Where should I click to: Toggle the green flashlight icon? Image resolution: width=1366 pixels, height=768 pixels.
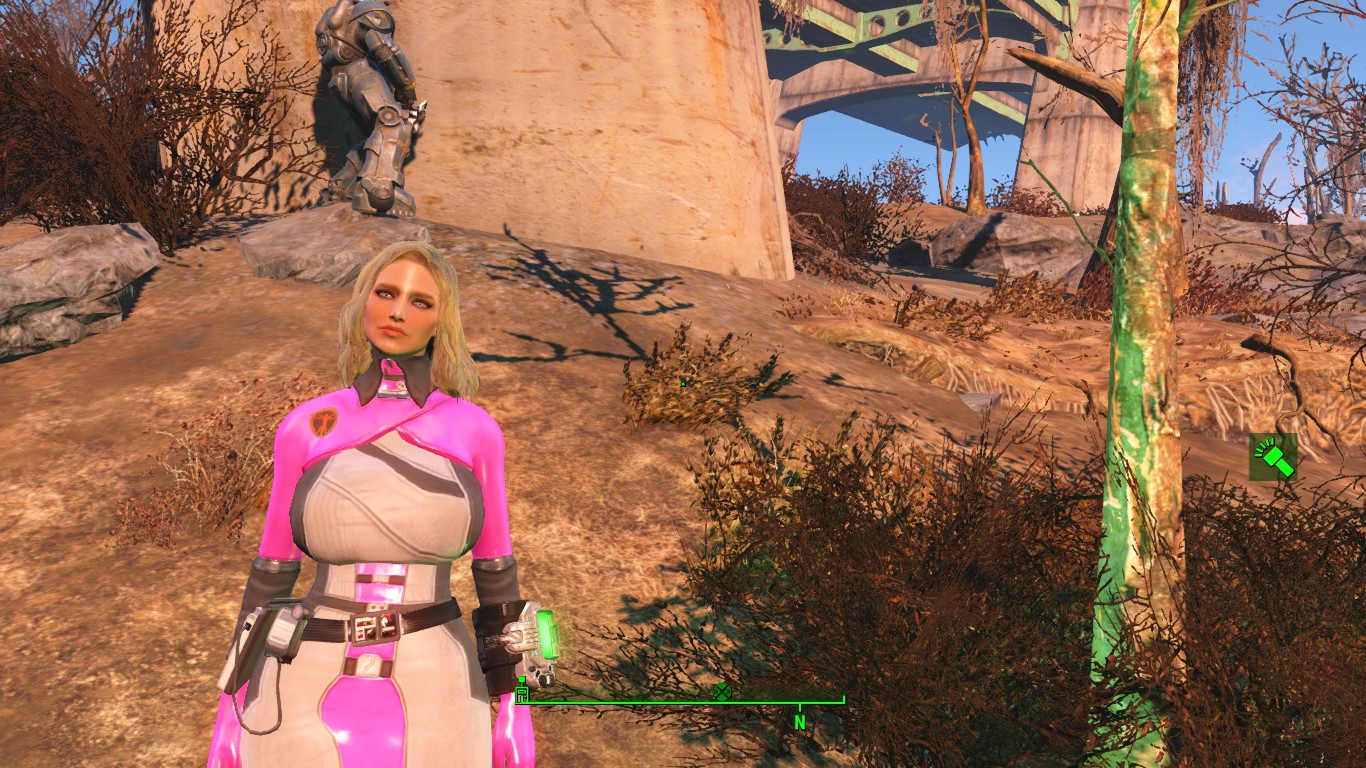[x=1273, y=457]
